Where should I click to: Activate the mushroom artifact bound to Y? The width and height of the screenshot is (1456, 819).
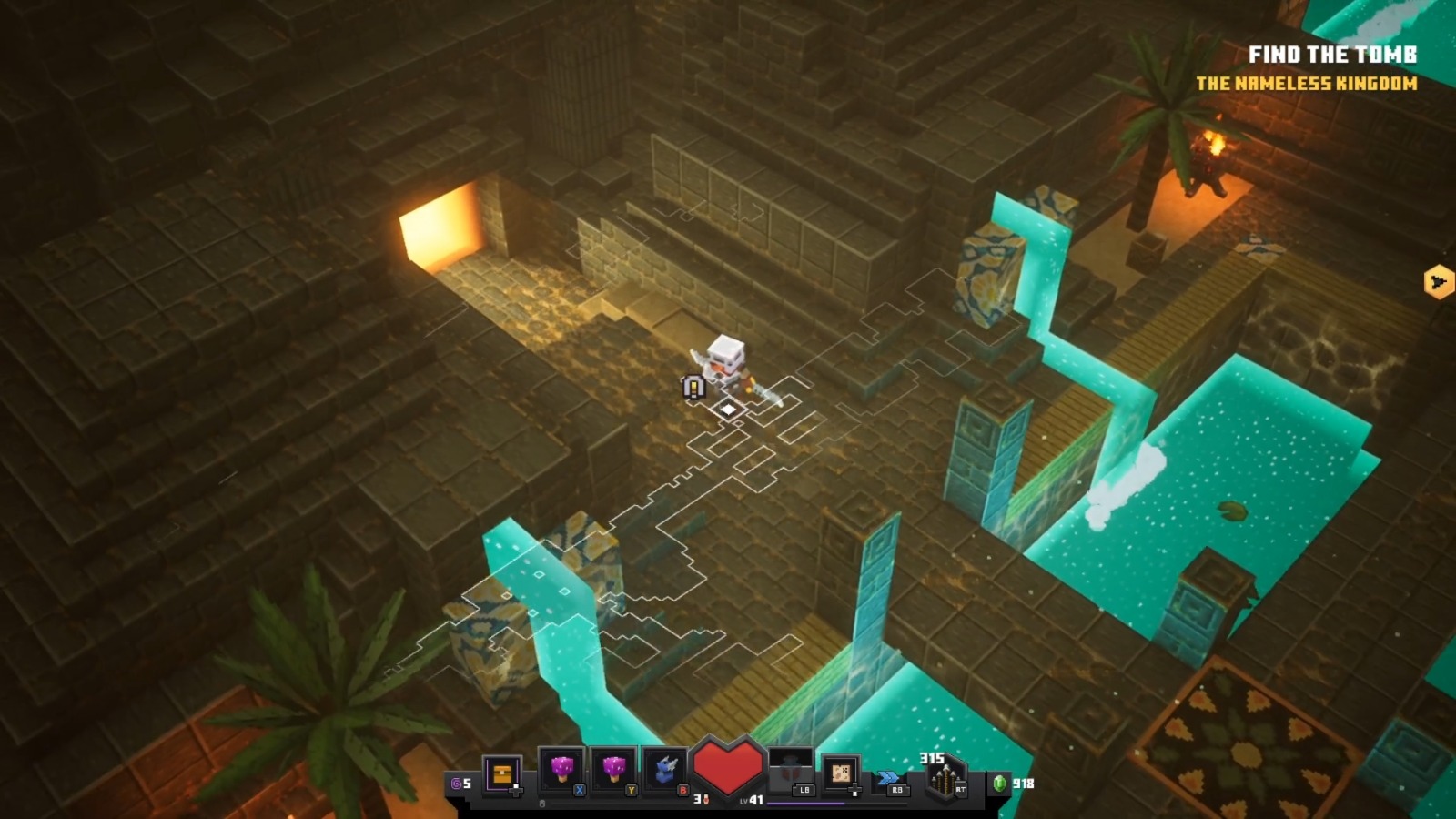[x=616, y=769]
